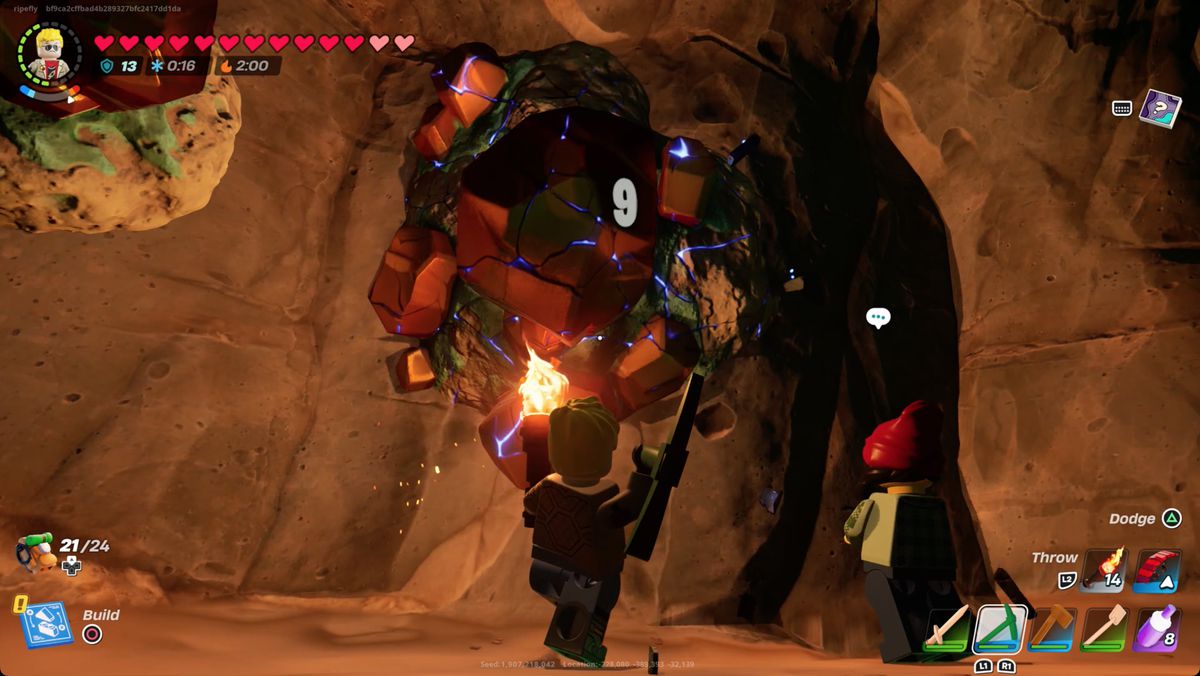
Task: Choose the wooden axe hotbar slot
Action: 1052,628
